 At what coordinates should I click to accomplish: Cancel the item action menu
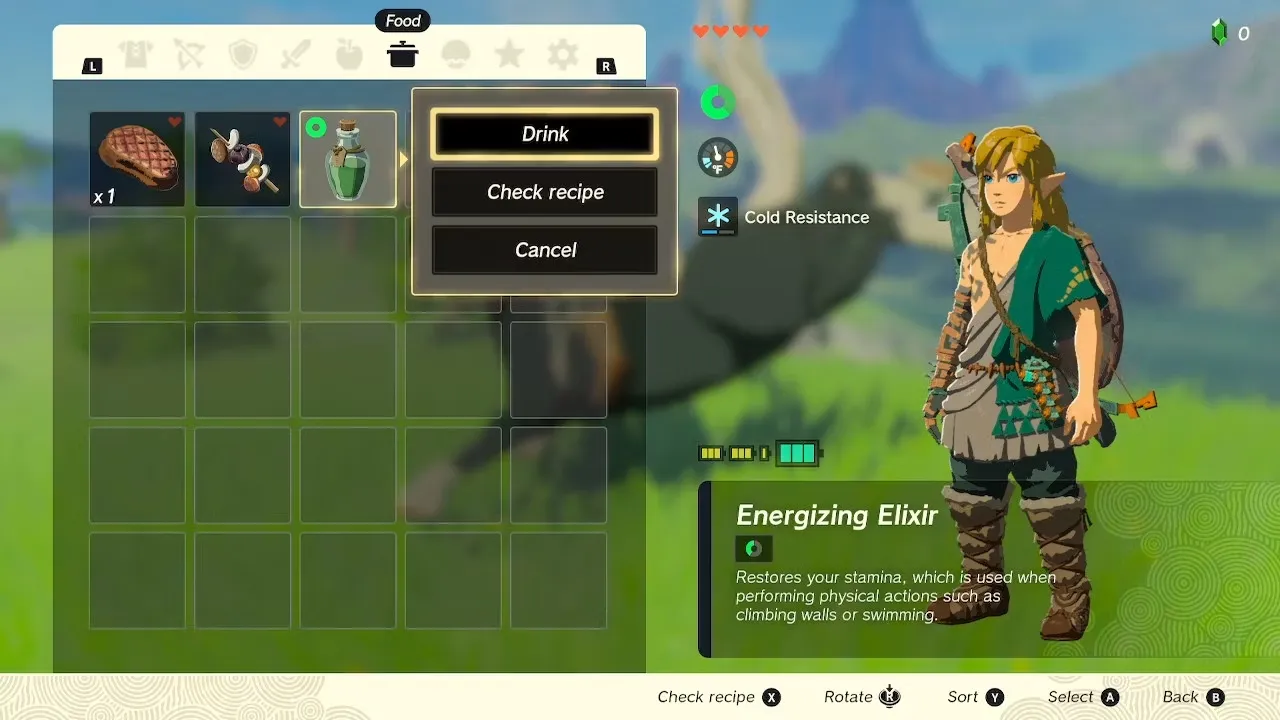tap(545, 250)
